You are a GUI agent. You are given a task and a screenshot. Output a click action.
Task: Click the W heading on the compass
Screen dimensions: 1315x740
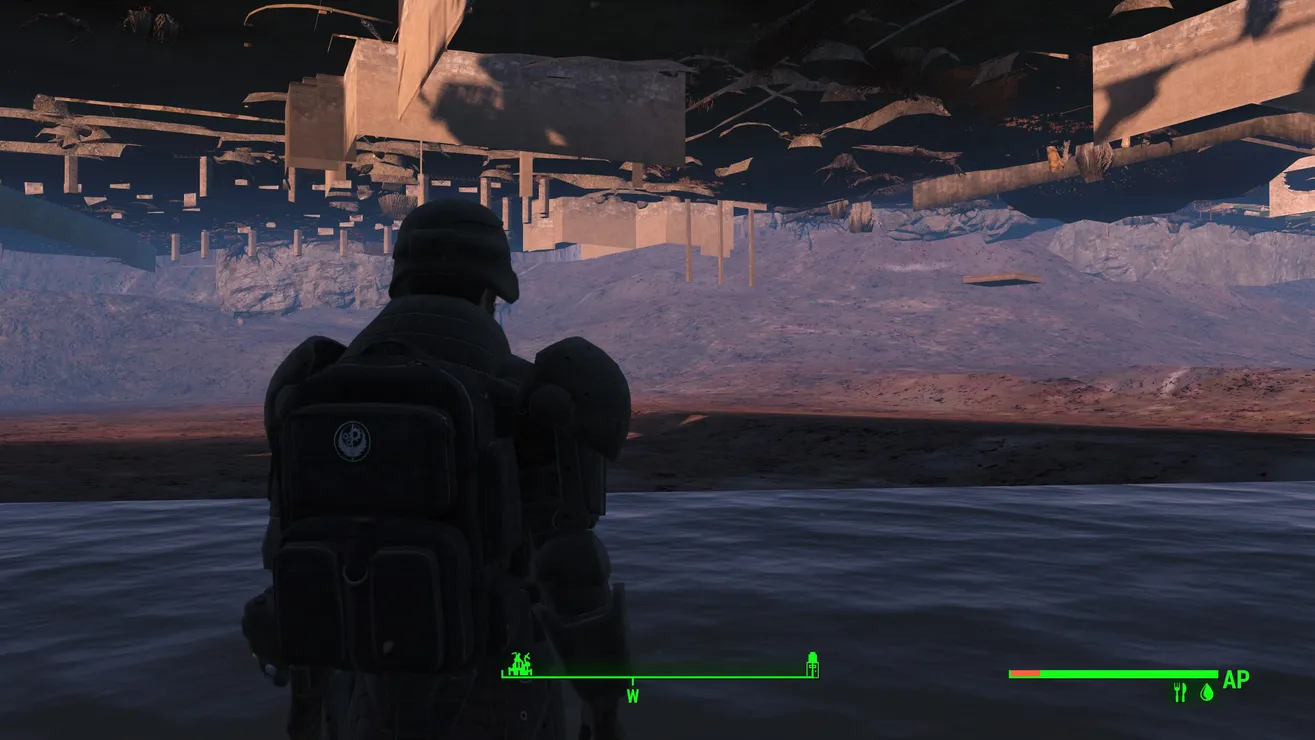[x=632, y=695]
